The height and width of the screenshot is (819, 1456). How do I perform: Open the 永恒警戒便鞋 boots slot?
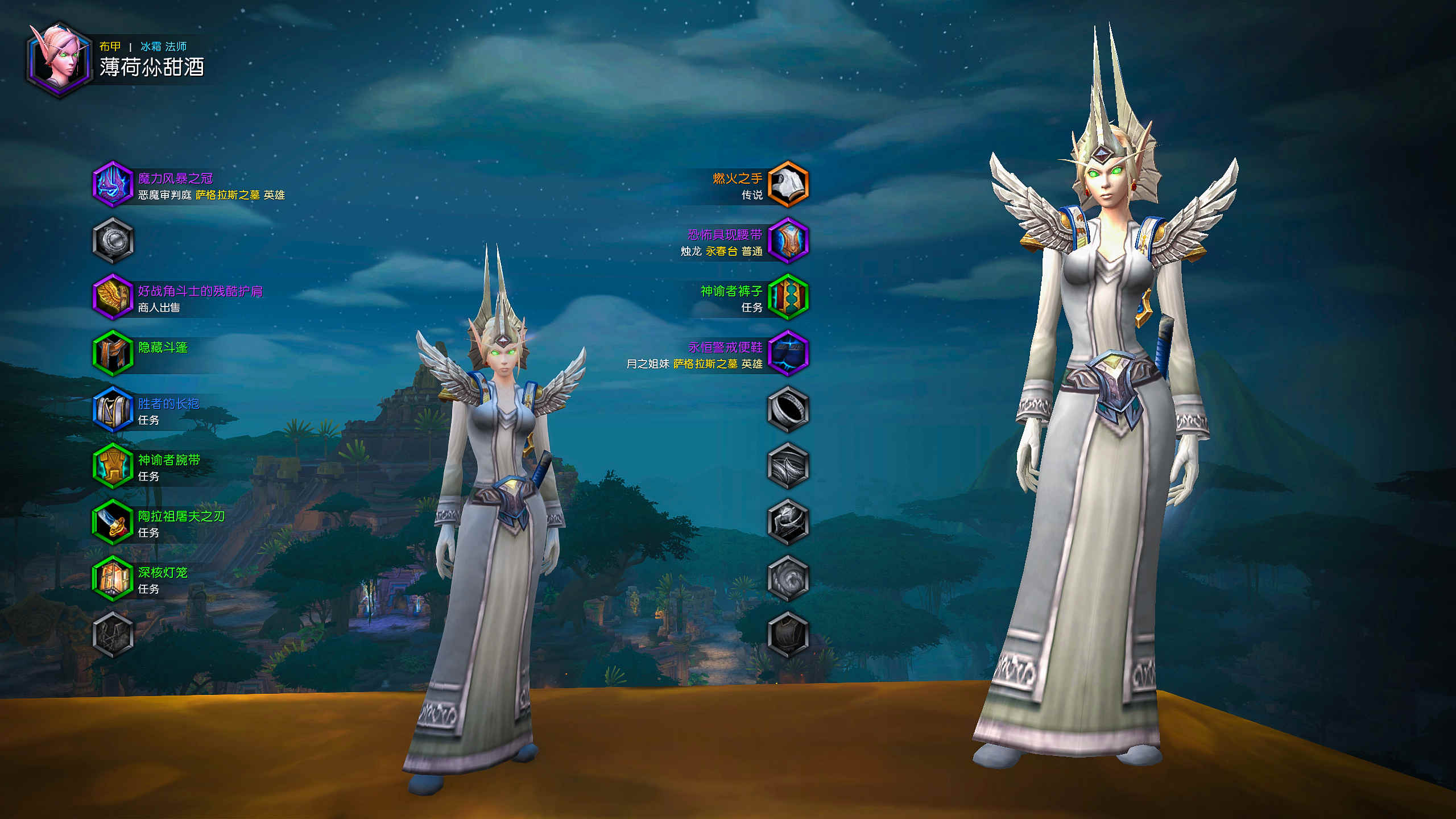pos(788,353)
